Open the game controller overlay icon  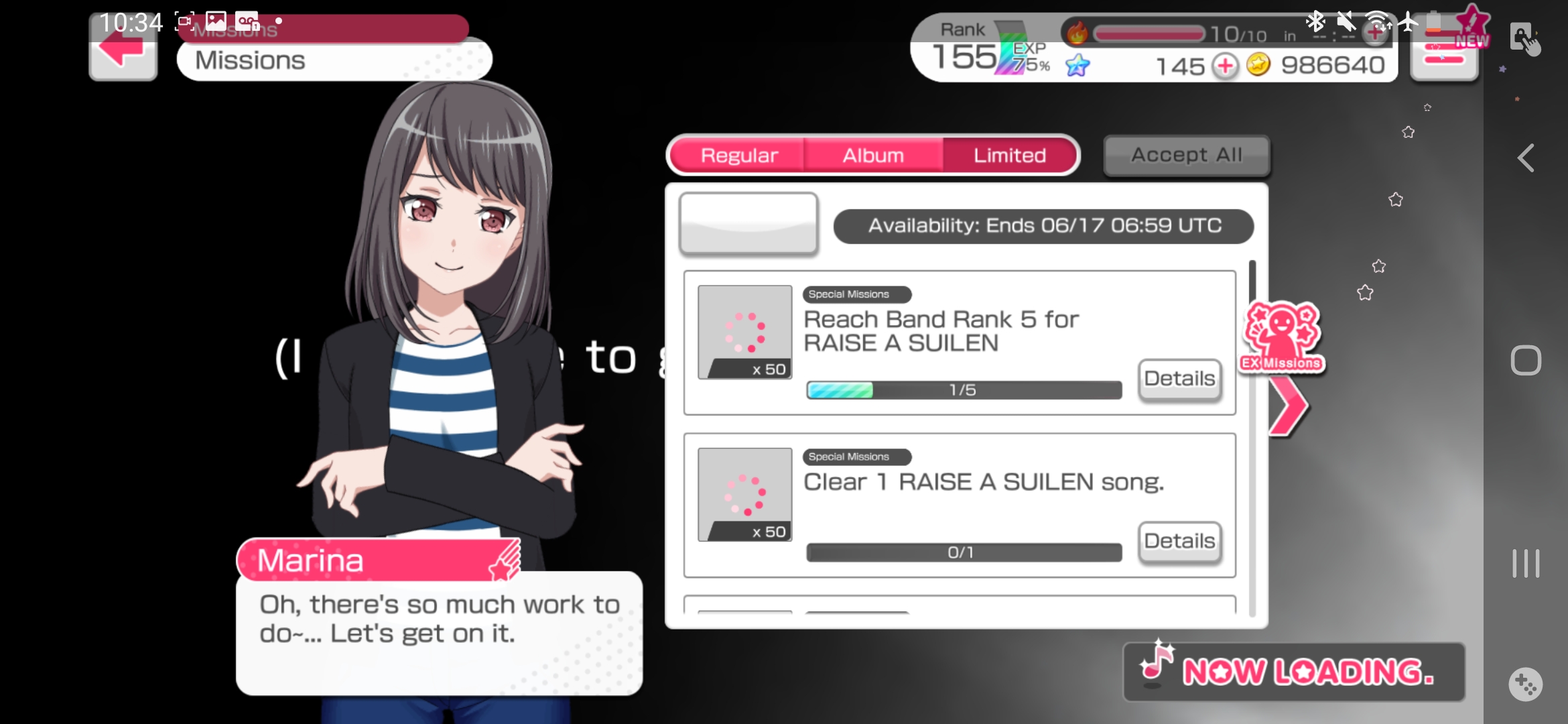click(x=1526, y=684)
